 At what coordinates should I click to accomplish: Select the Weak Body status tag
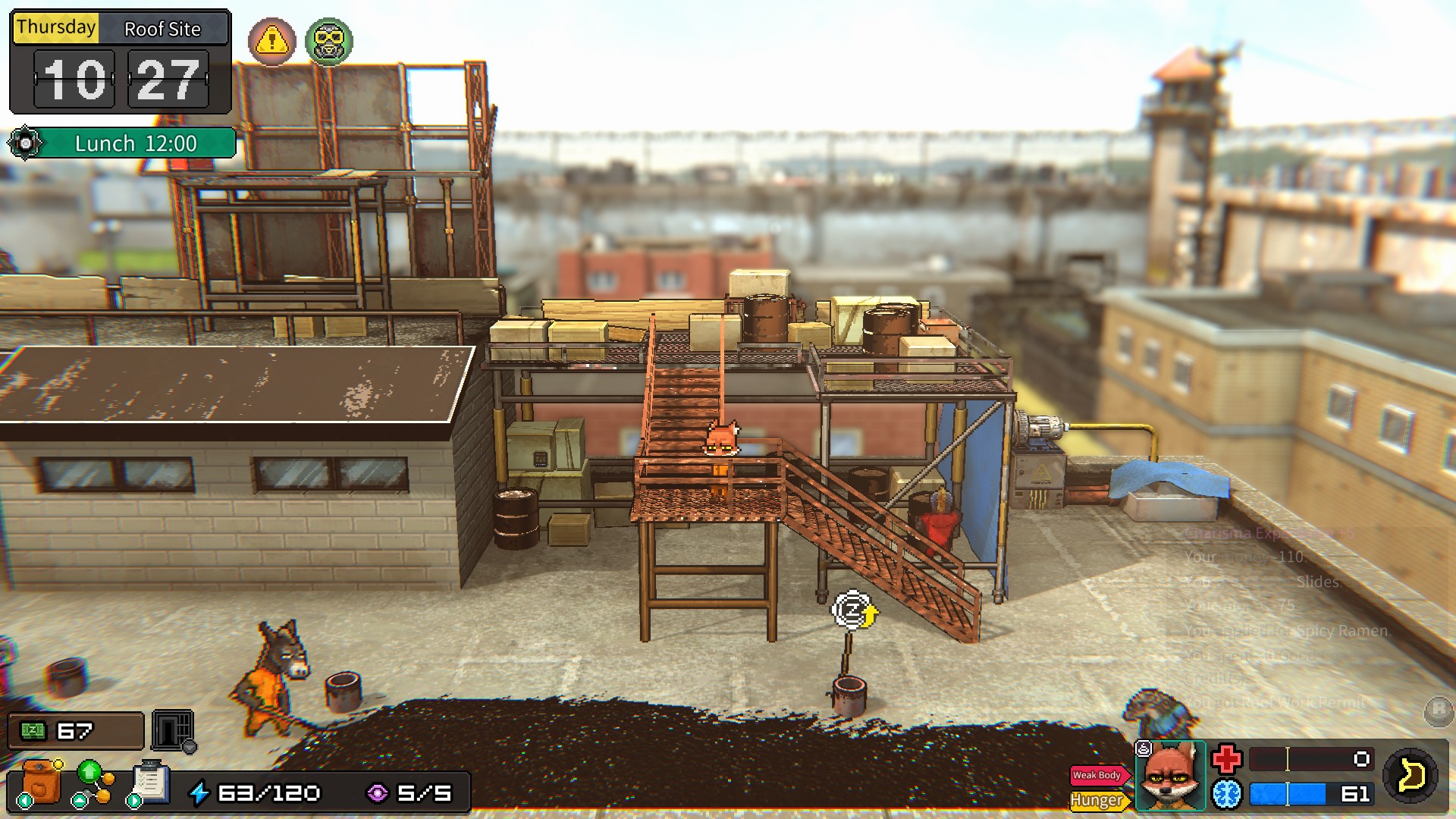[1097, 775]
